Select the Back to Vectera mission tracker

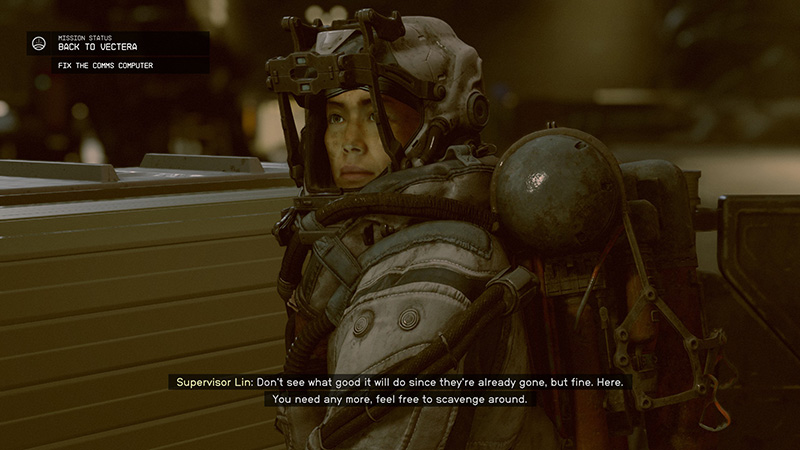coord(98,46)
